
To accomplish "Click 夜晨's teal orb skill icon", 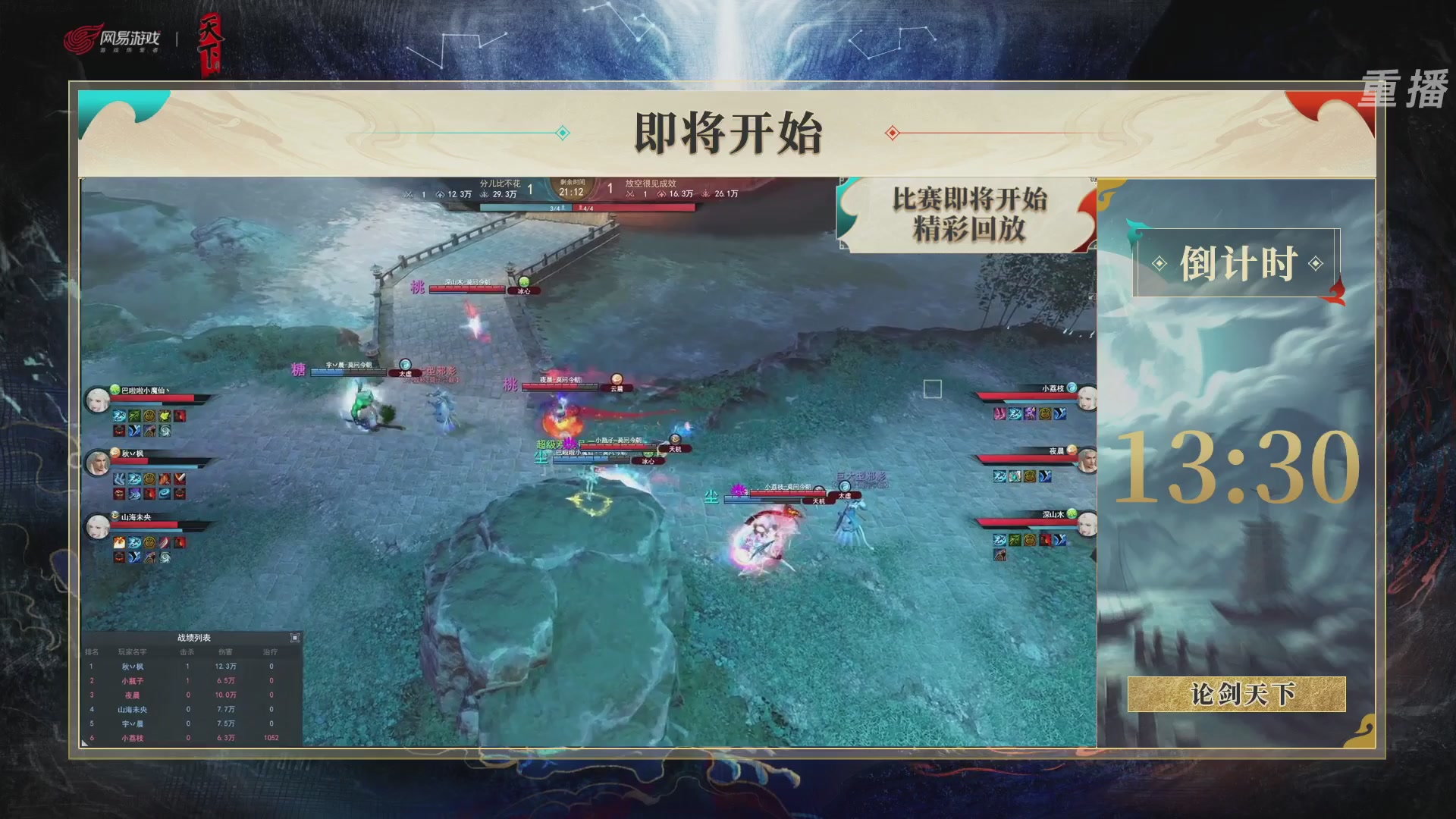I will click(x=1015, y=476).
